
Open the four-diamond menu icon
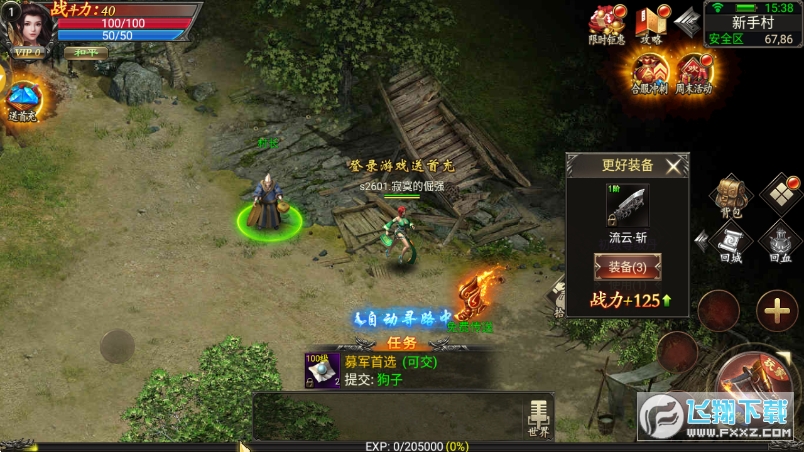(x=782, y=193)
